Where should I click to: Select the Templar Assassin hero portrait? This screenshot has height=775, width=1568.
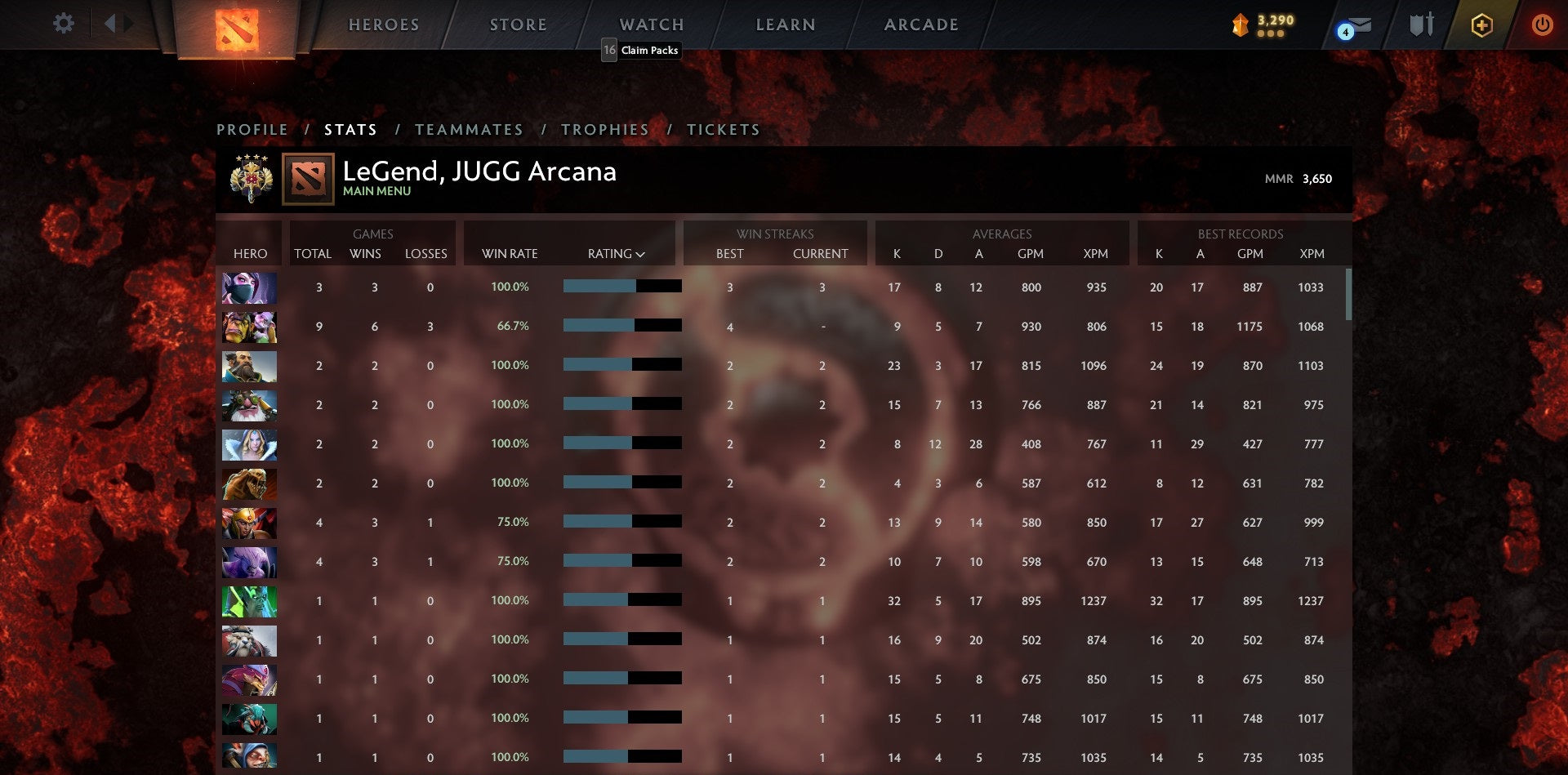249,287
